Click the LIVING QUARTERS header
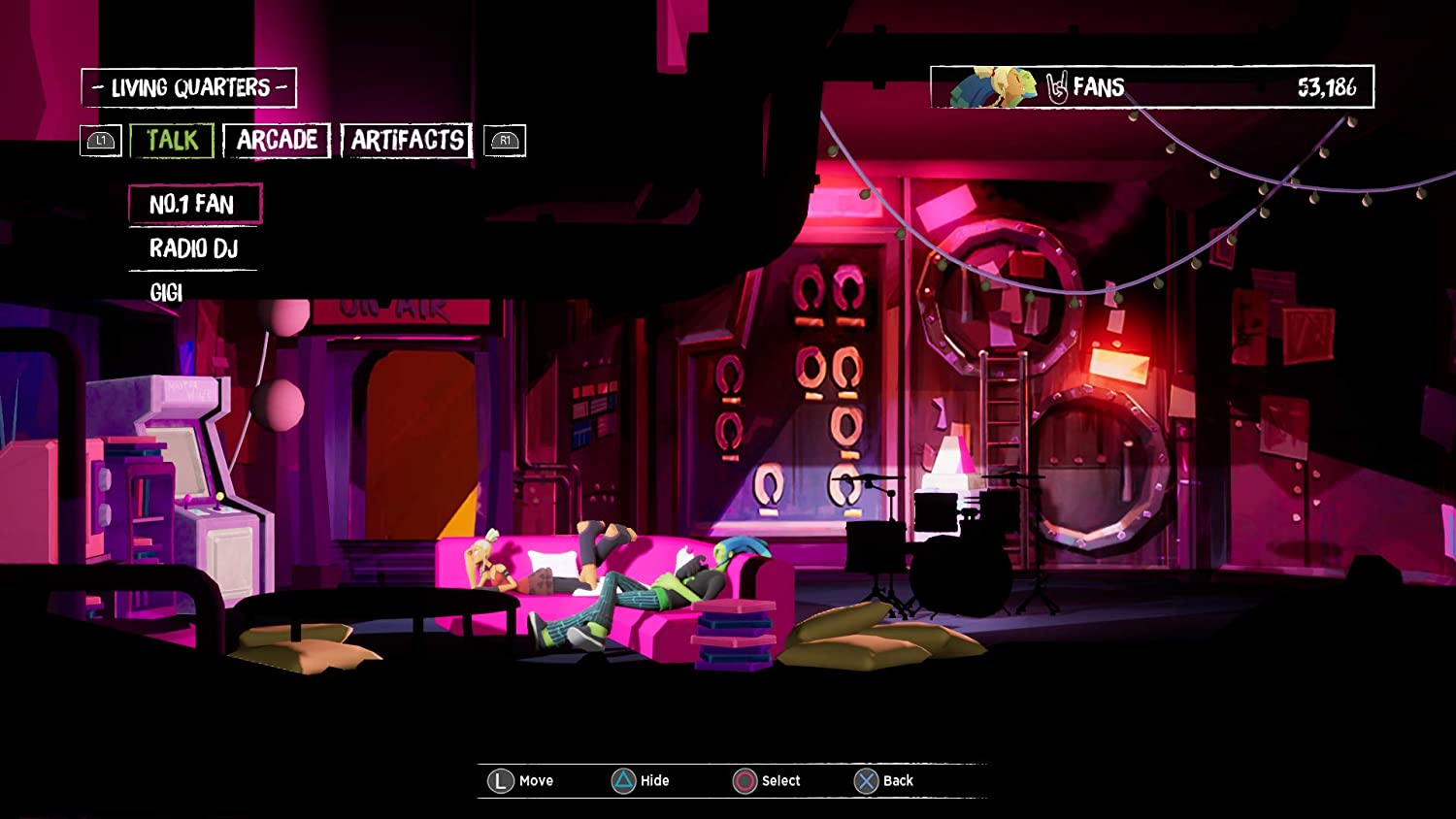This screenshot has height=819, width=1456. pyautogui.click(x=190, y=86)
